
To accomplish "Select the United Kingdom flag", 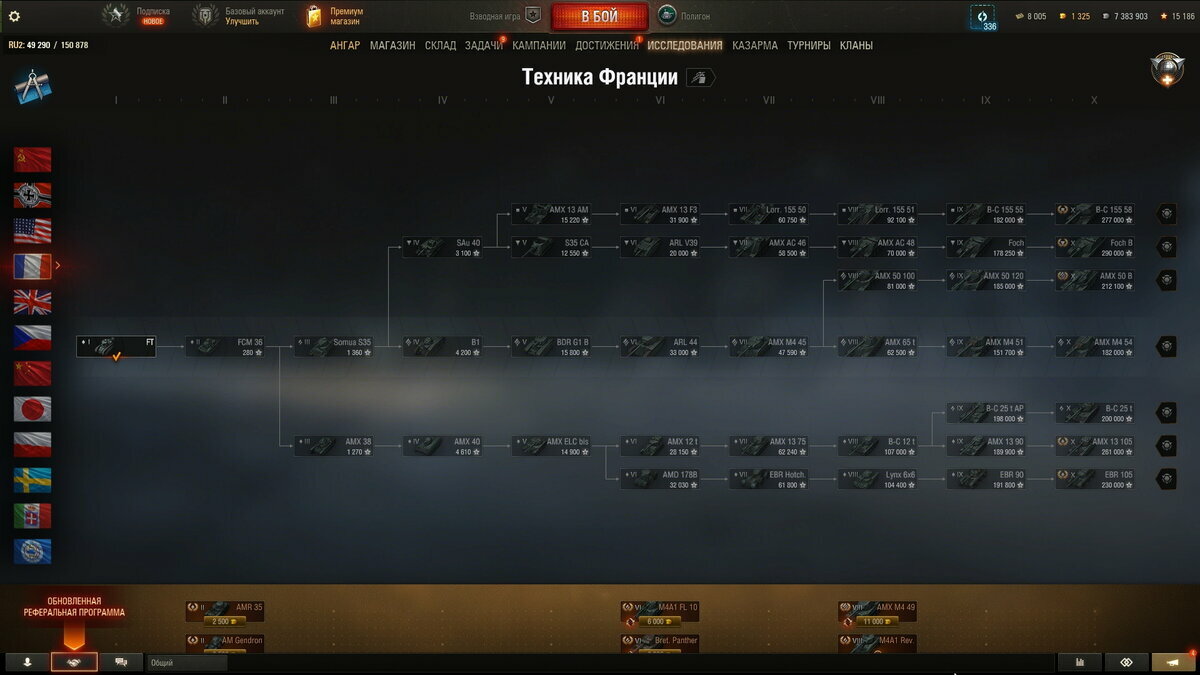I will point(32,302).
